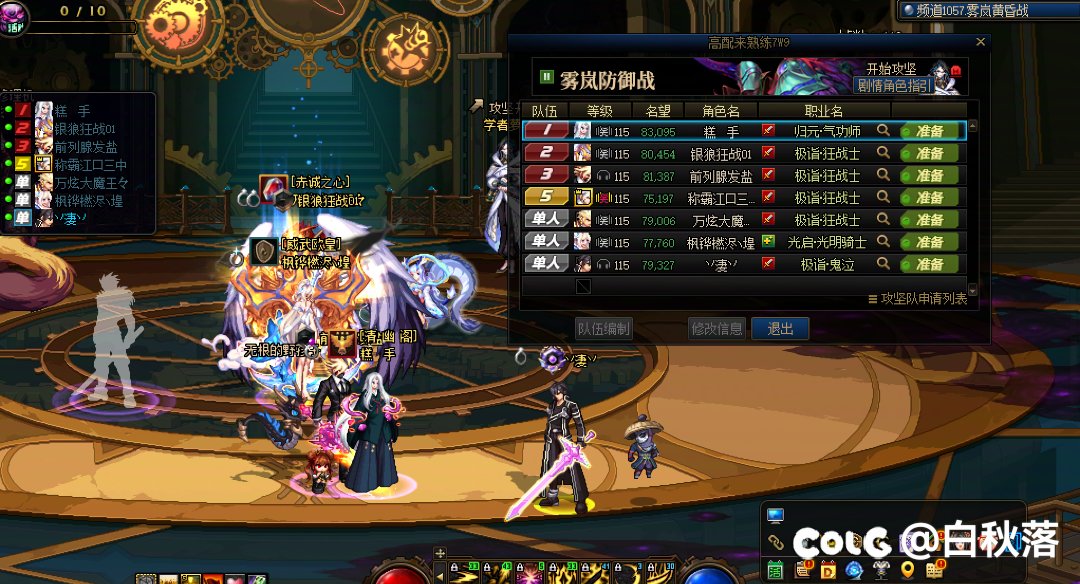The image size is (1080, 584).
Task: Open the 队伍编制 team formation button
Action: (x=603, y=329)
